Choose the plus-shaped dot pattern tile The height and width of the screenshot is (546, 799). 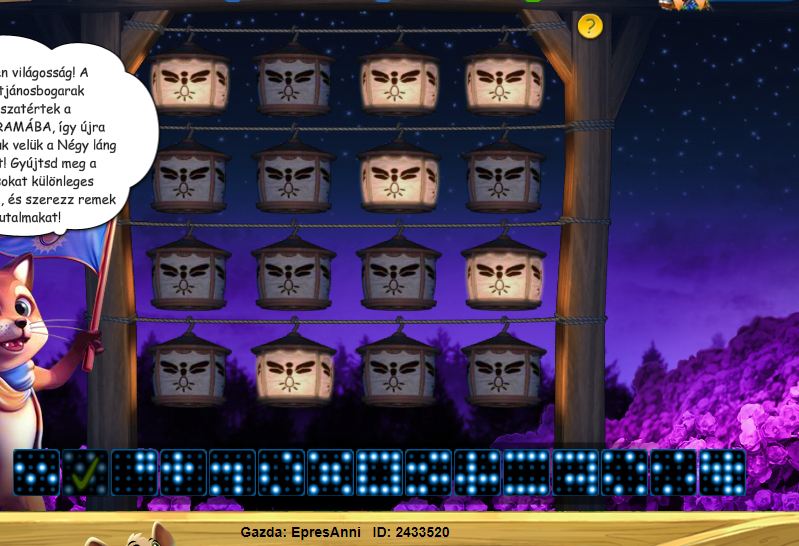183,472
